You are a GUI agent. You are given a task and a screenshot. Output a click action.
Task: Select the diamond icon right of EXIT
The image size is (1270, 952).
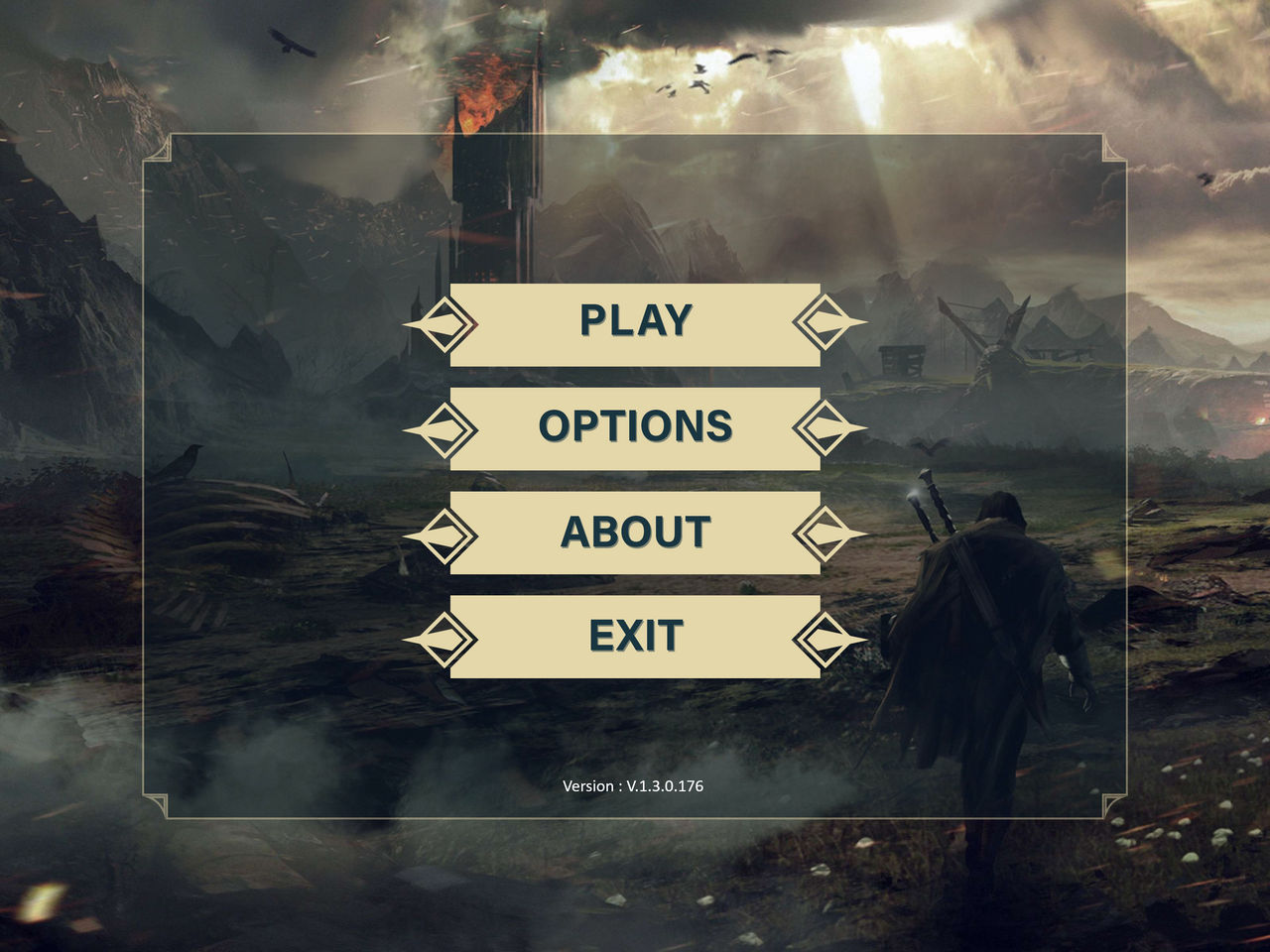(825, 638)
